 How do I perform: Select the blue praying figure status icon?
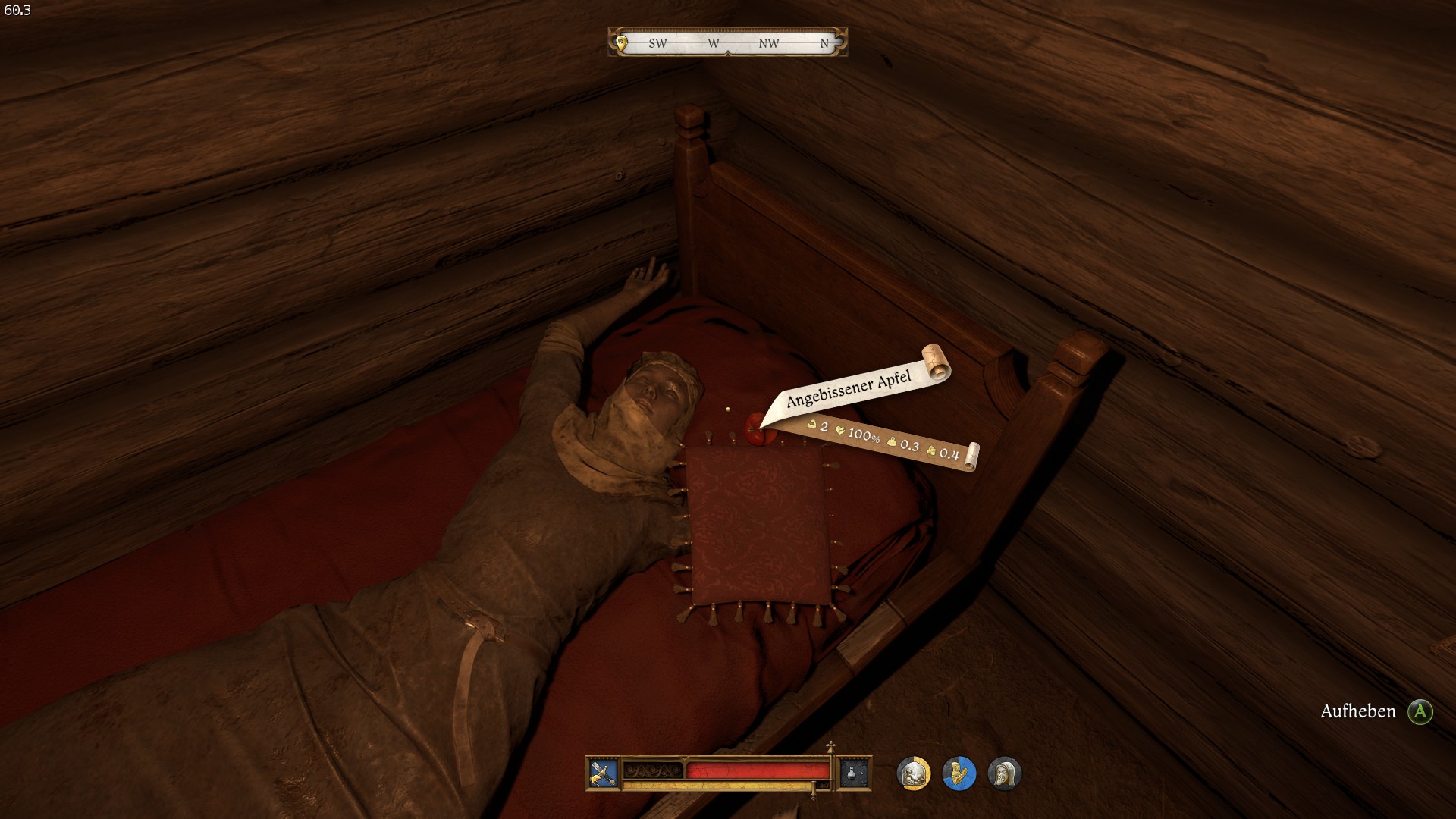coord(959,773)
